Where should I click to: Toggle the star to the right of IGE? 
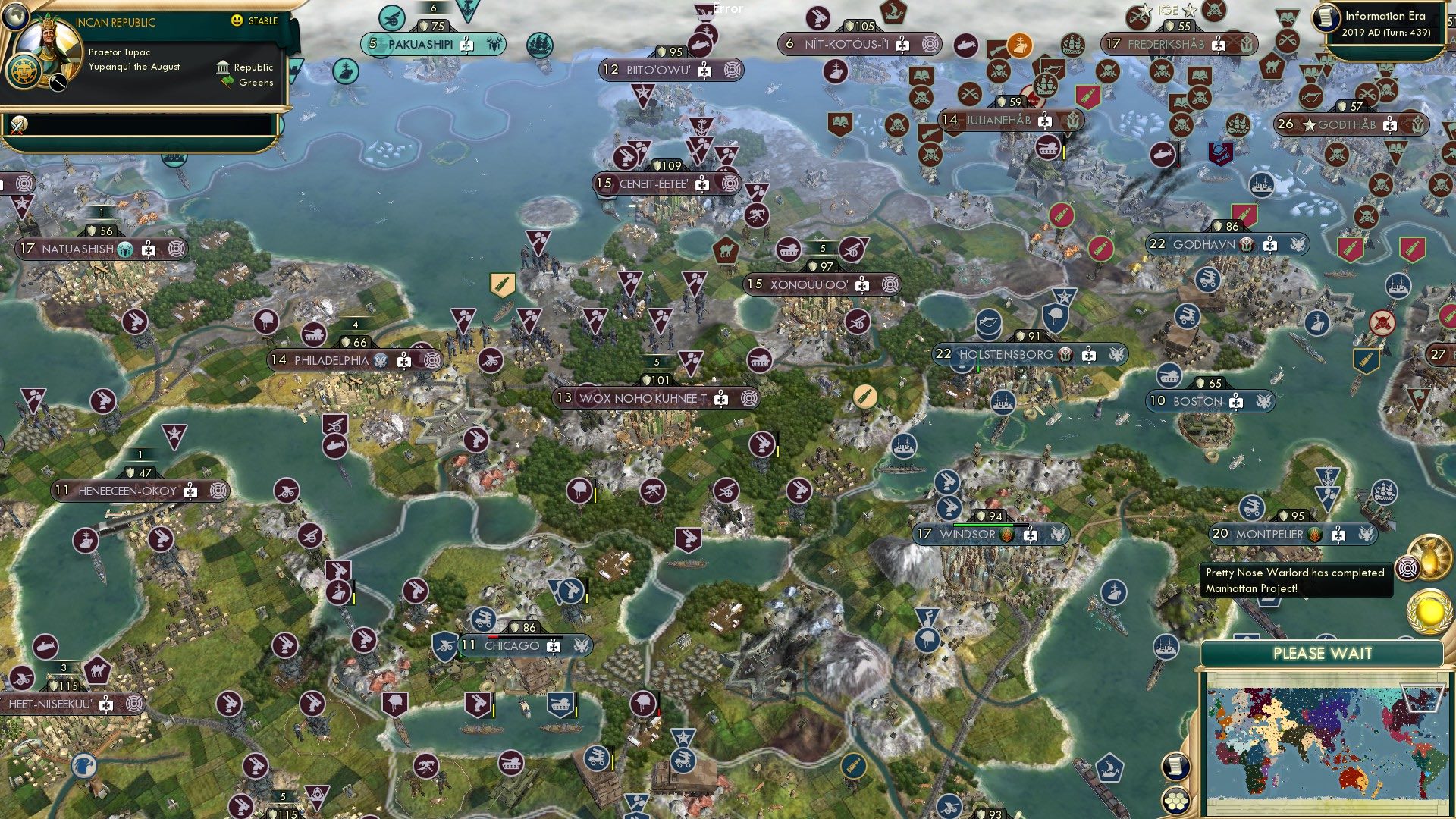[1190, 11]
